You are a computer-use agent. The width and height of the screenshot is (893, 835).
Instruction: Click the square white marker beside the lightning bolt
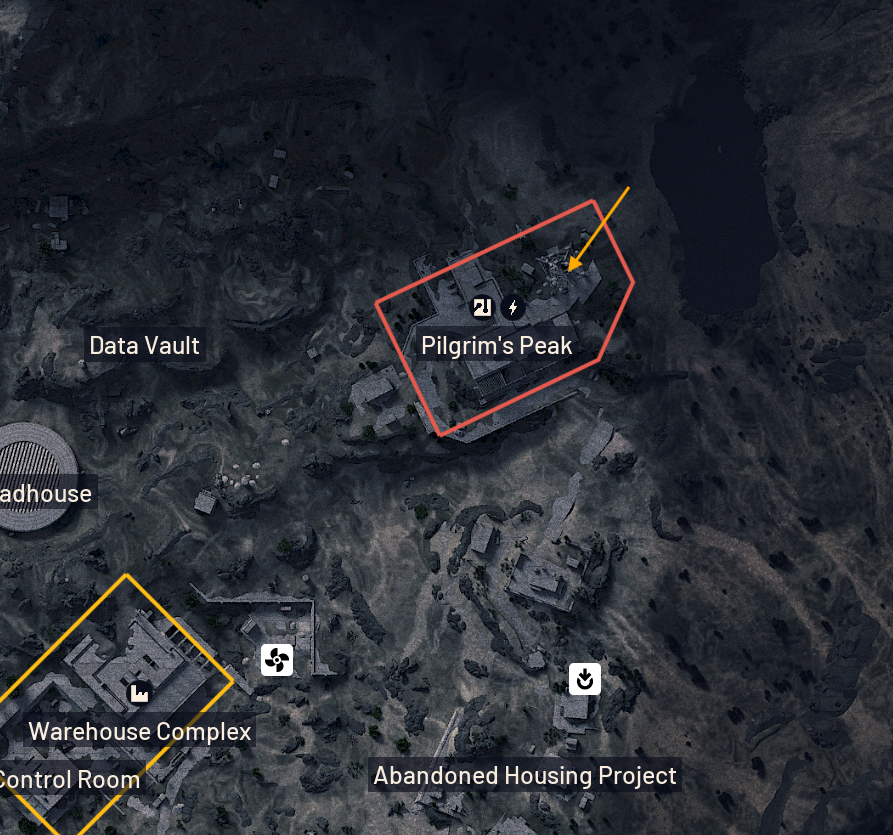click(484, 307)
